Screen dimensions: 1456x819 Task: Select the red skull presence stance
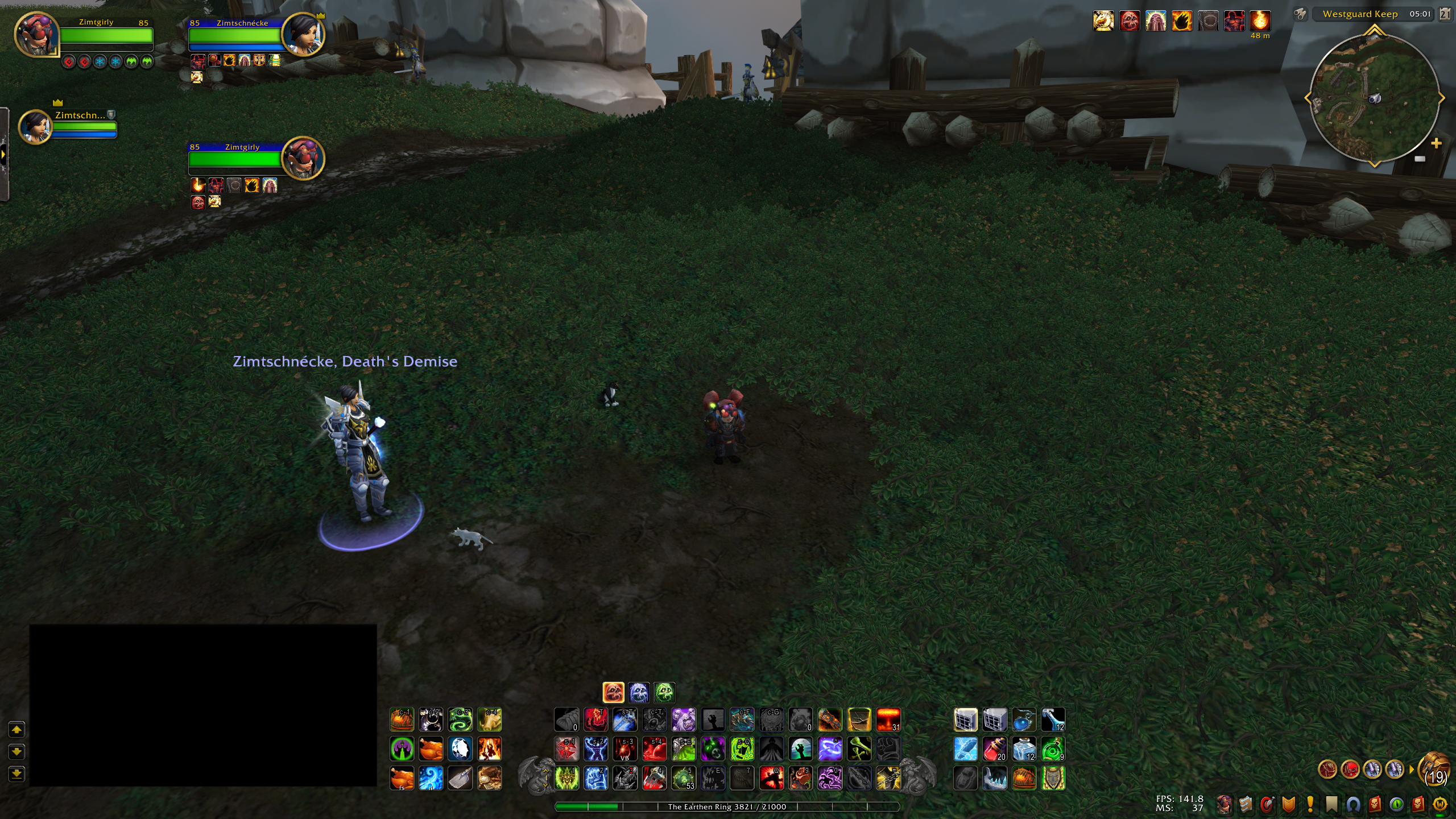click(613, 693)
